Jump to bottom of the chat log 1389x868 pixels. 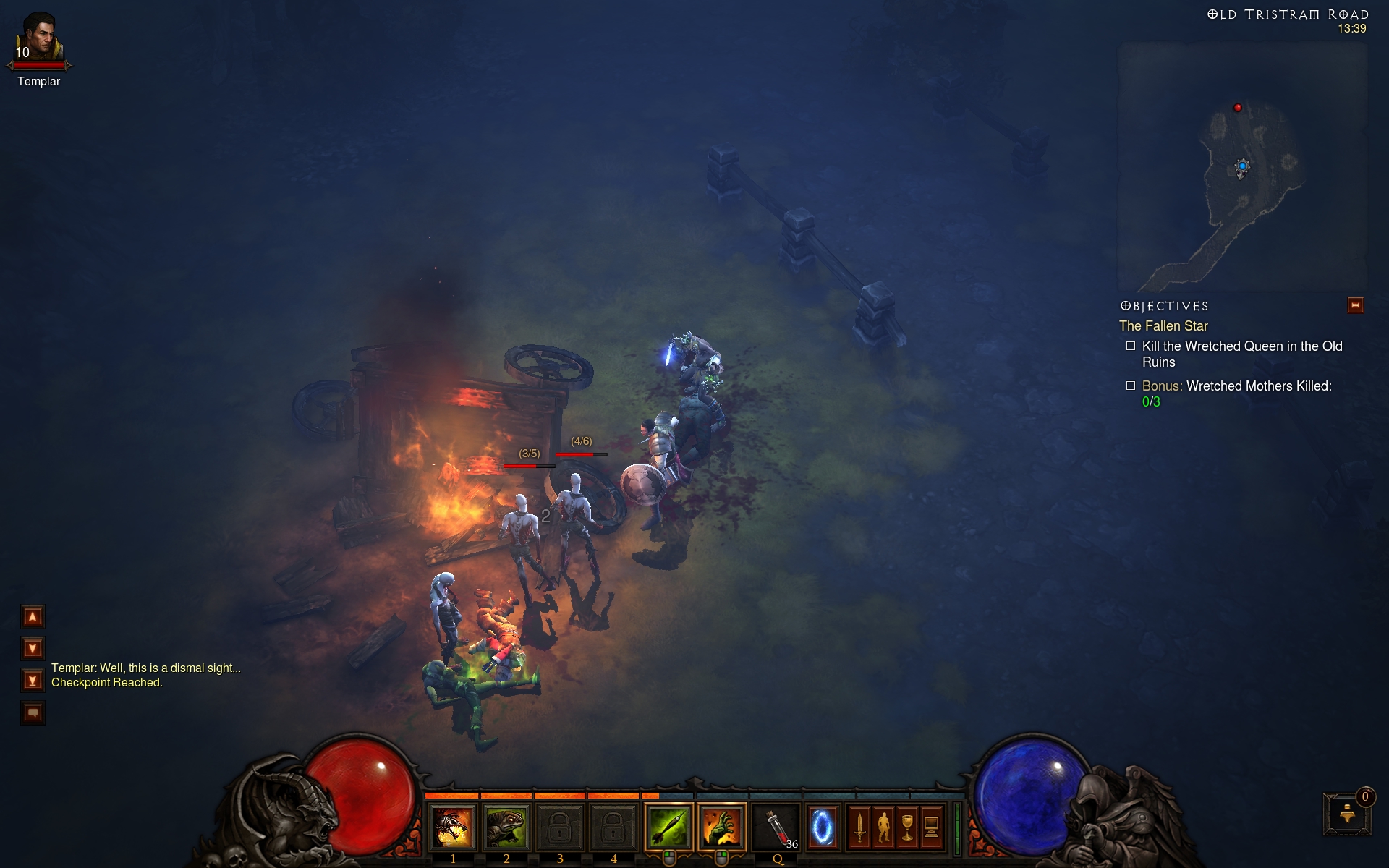coord(33,681)
